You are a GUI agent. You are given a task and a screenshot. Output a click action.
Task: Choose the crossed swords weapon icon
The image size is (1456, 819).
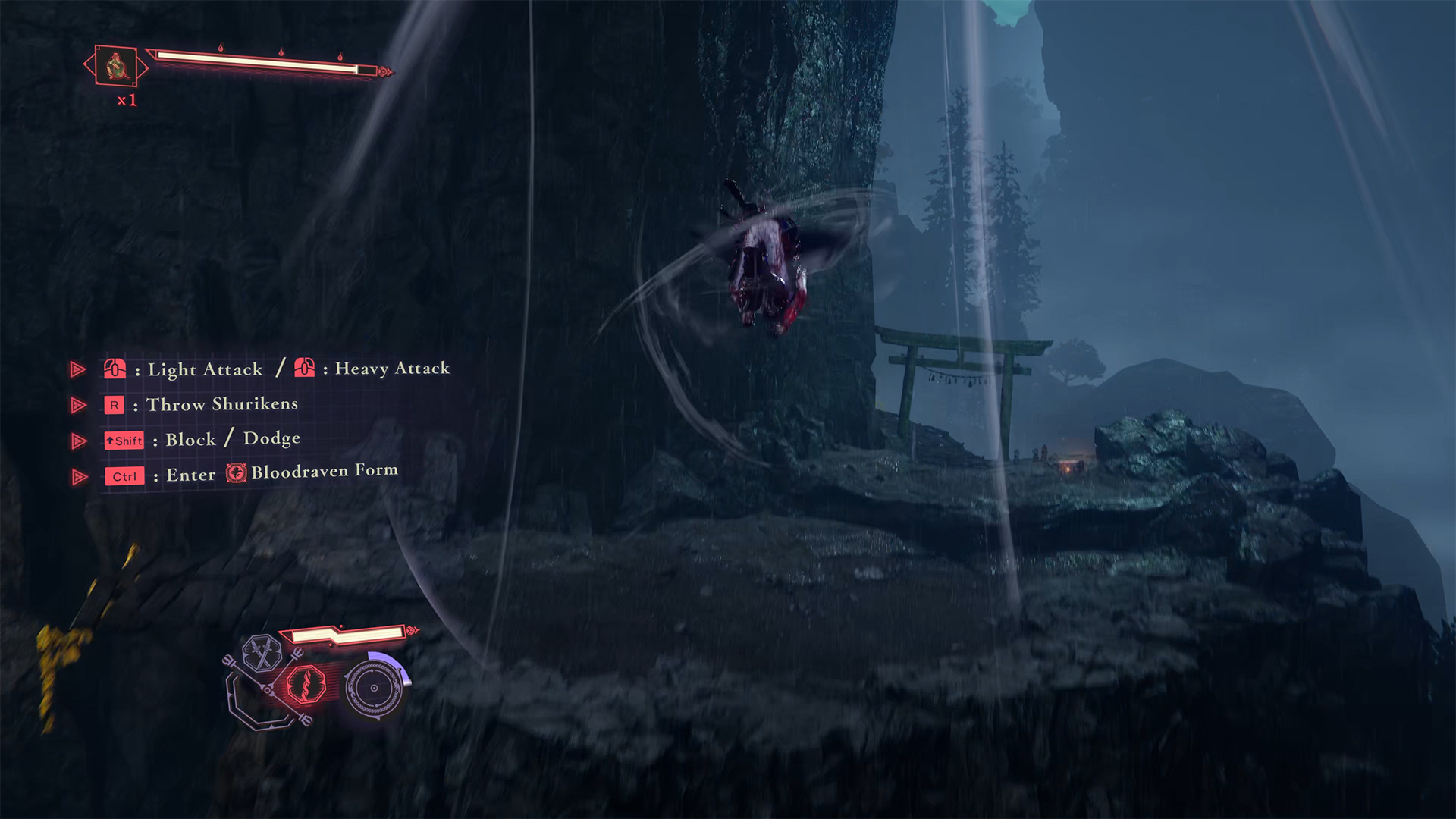(262, 653)
